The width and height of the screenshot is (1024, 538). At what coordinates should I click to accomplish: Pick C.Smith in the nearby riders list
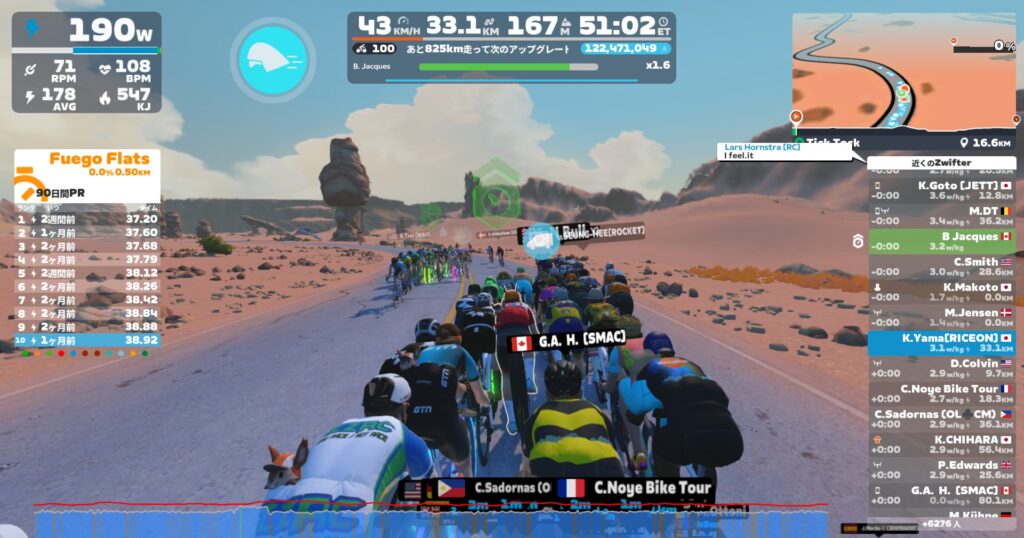click(x=942, y=267)
